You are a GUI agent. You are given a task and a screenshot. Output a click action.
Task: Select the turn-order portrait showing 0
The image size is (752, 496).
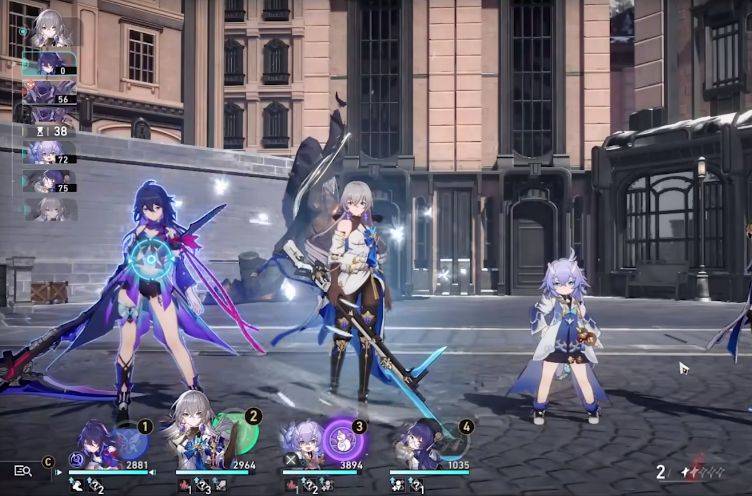tap(48, 64)
